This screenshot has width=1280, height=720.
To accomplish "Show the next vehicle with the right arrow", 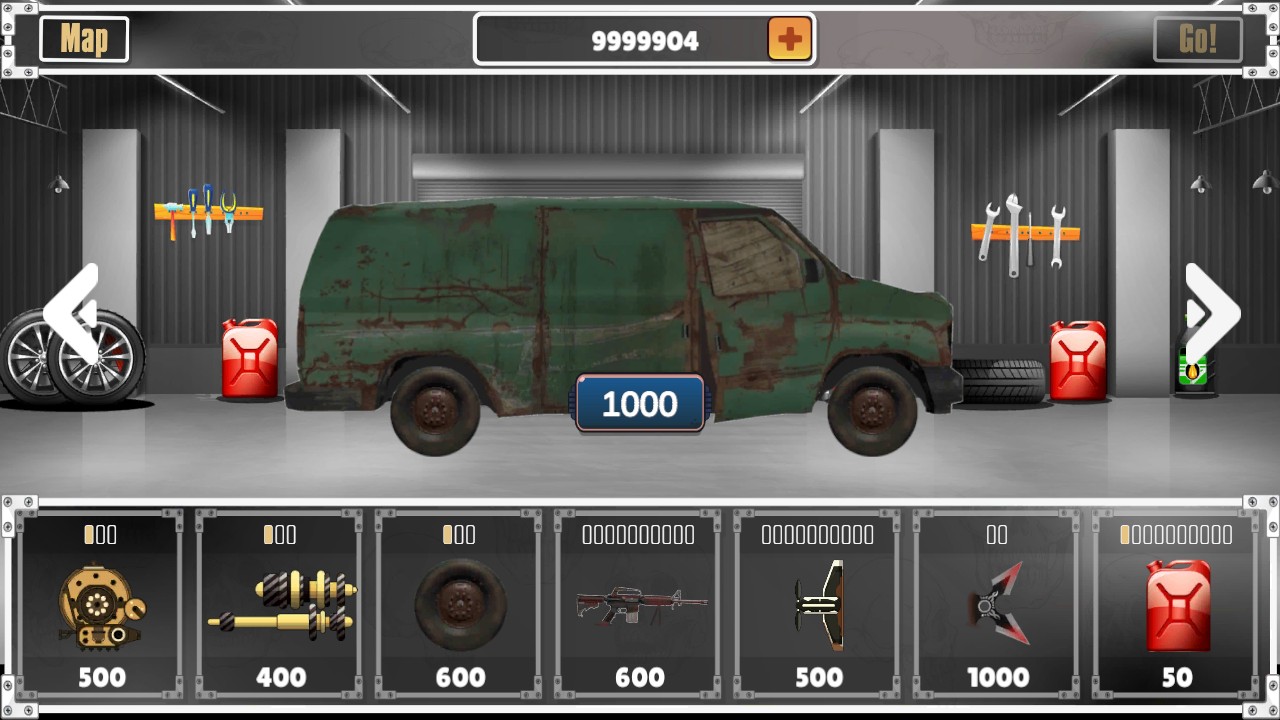I will [1211, 314].
